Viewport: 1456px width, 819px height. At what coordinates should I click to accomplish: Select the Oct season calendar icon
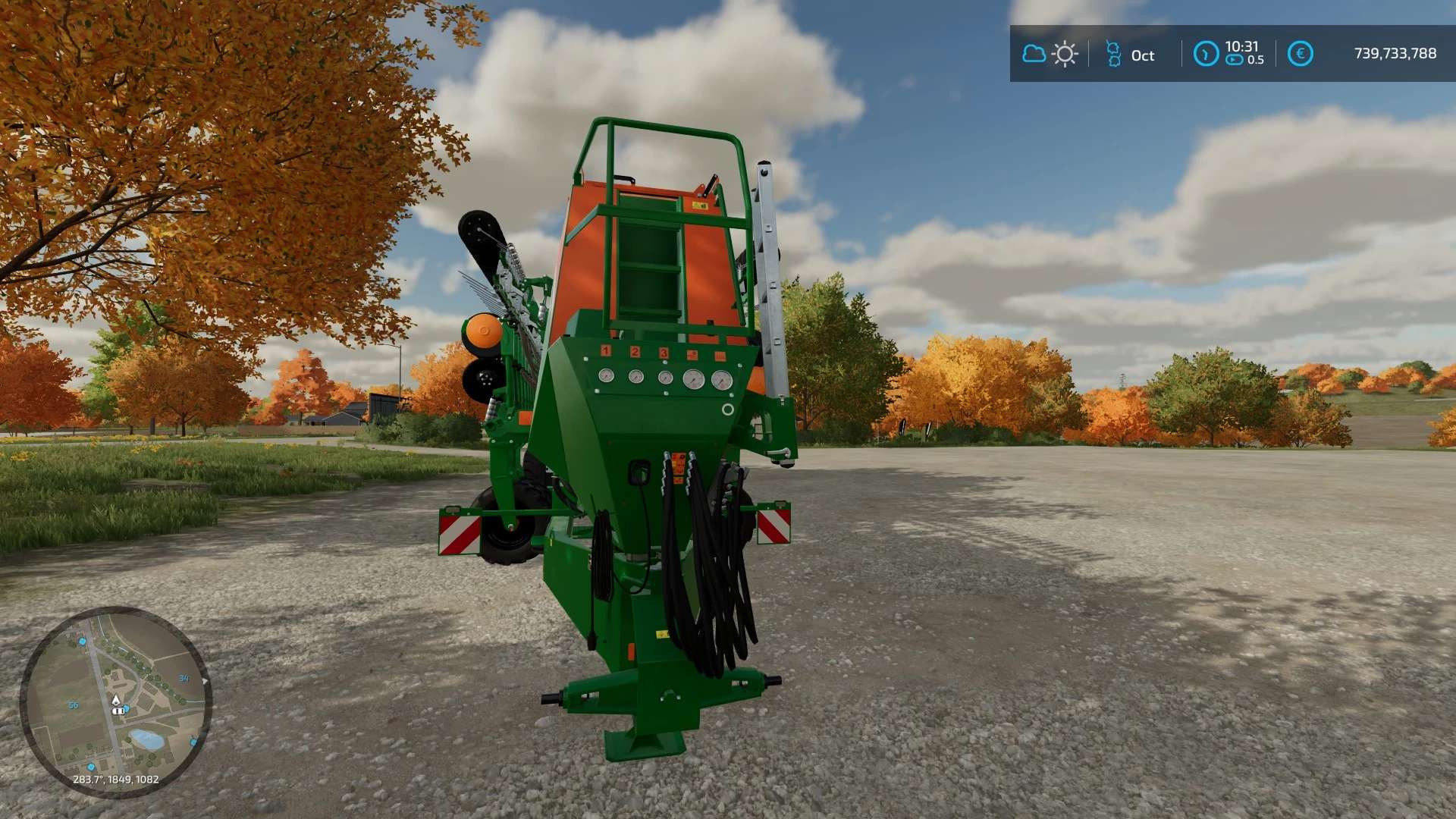point(1113,54)
